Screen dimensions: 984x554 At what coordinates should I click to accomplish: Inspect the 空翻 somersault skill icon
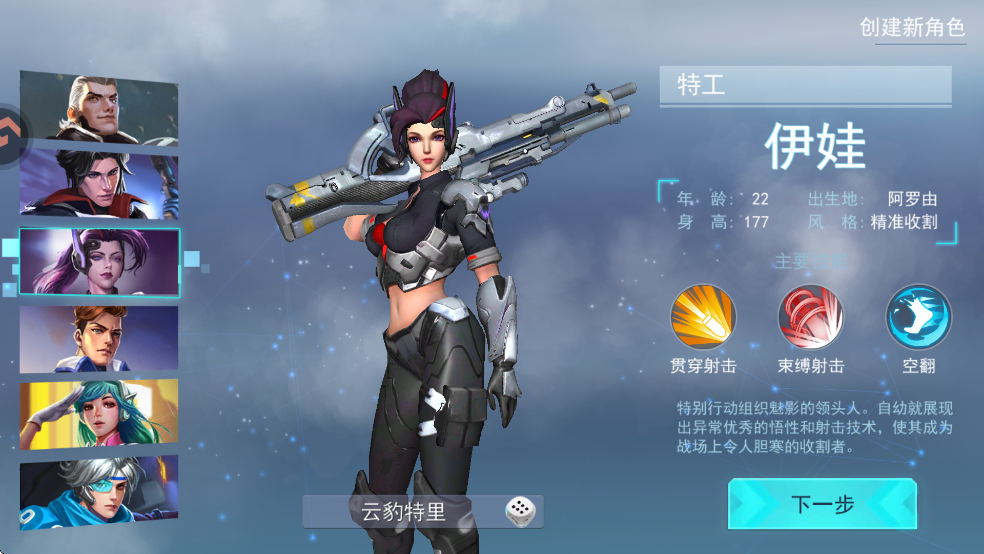click(x=918, y=318)
